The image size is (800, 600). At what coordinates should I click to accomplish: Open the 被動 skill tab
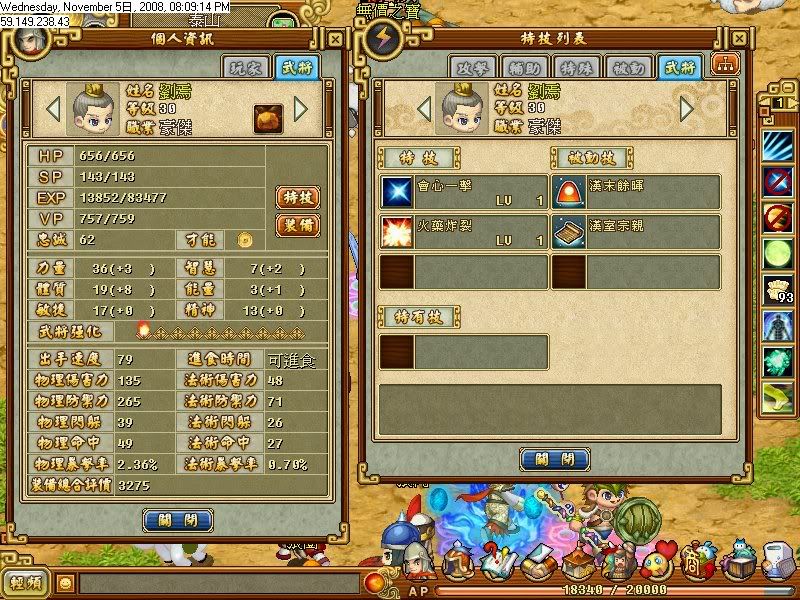point(632,66)
